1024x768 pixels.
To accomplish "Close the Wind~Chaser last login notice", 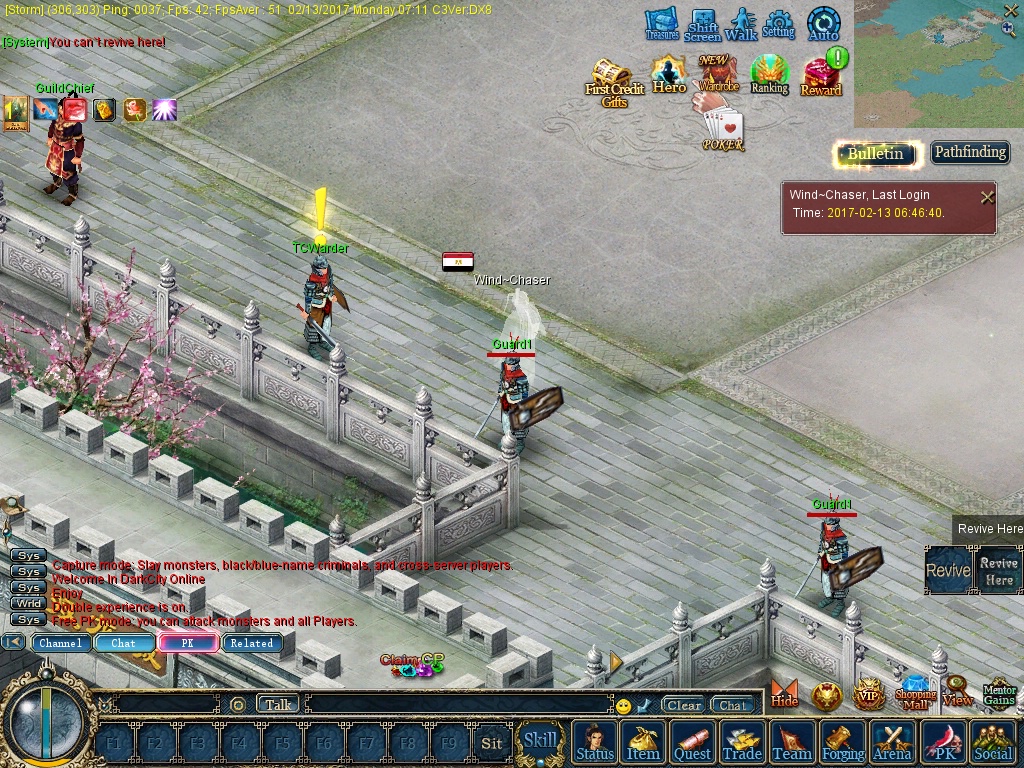I will pyautogui.click(x=987, y=197).
